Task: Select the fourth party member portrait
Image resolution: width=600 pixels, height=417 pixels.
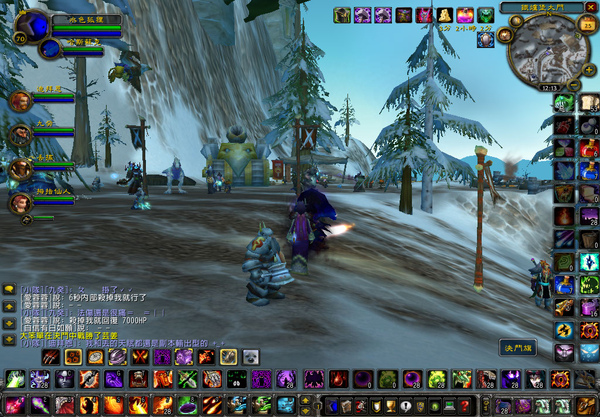Action: (18, 203)
